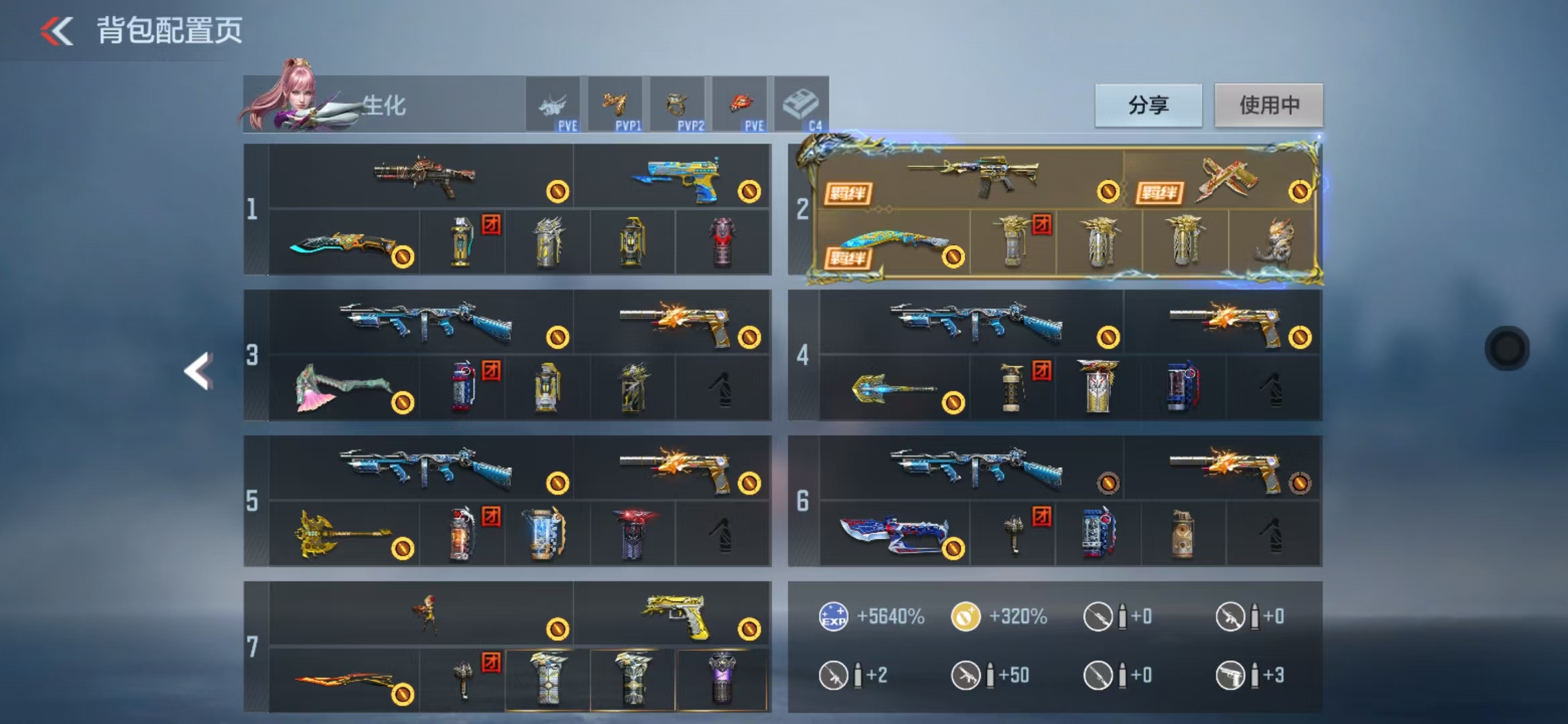Switch to the PVP2 loadout tab

(677, 105)
